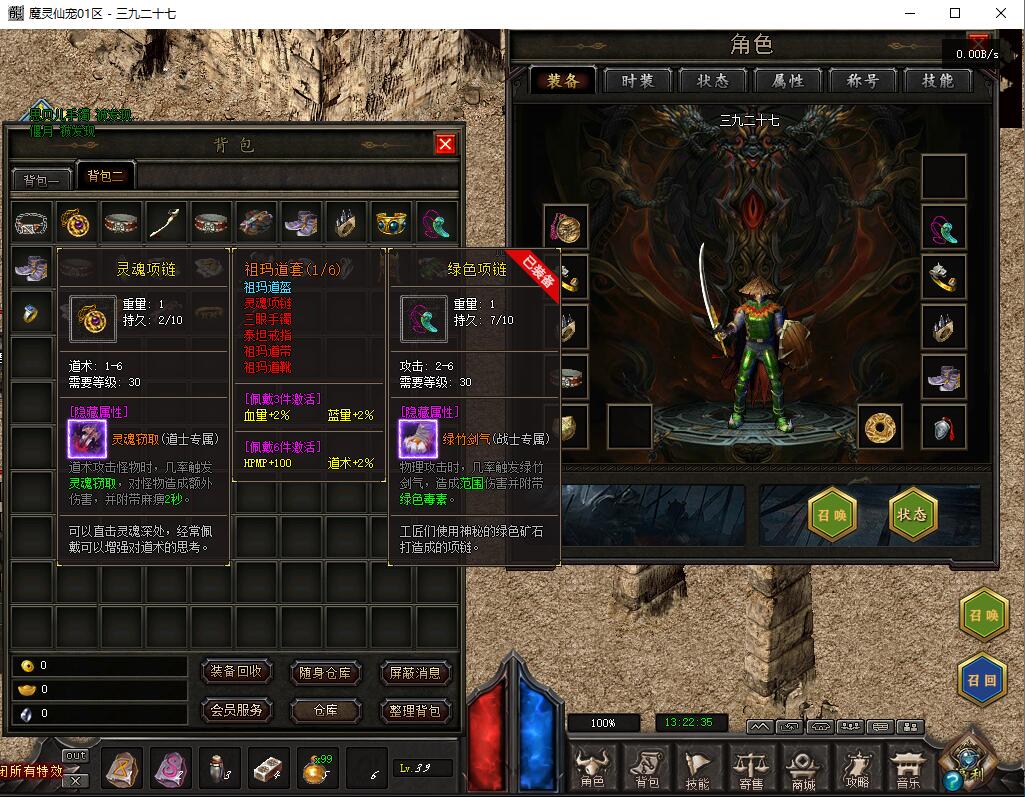
Task: Open 角色 character from the bottom menu bar
Action: (x=593, y=769)
